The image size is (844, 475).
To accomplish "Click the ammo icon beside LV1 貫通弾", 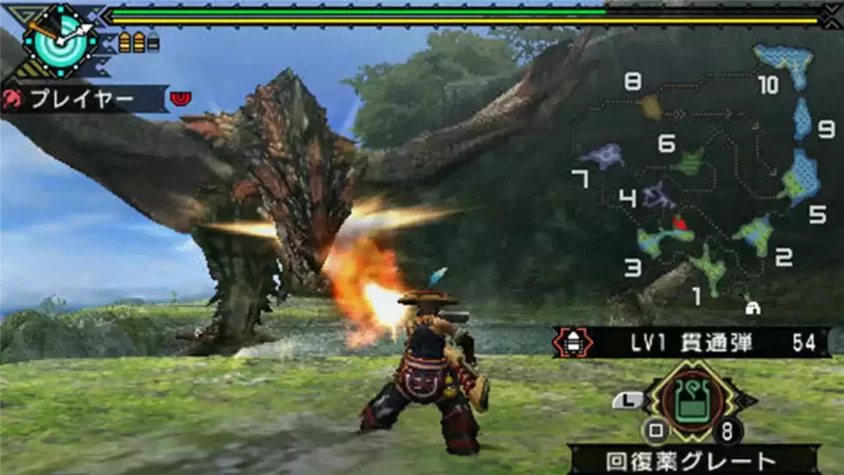I will click(572, 343).
